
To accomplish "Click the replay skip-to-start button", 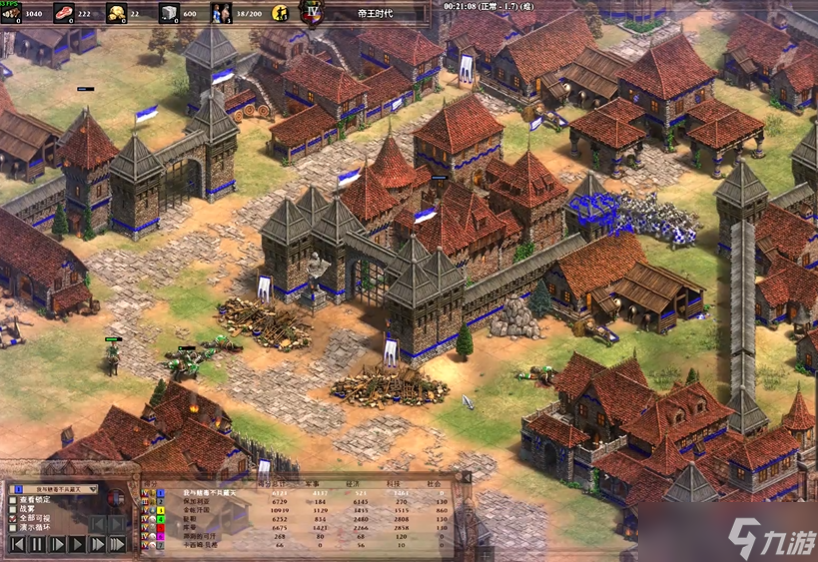I will click(17, 545).
